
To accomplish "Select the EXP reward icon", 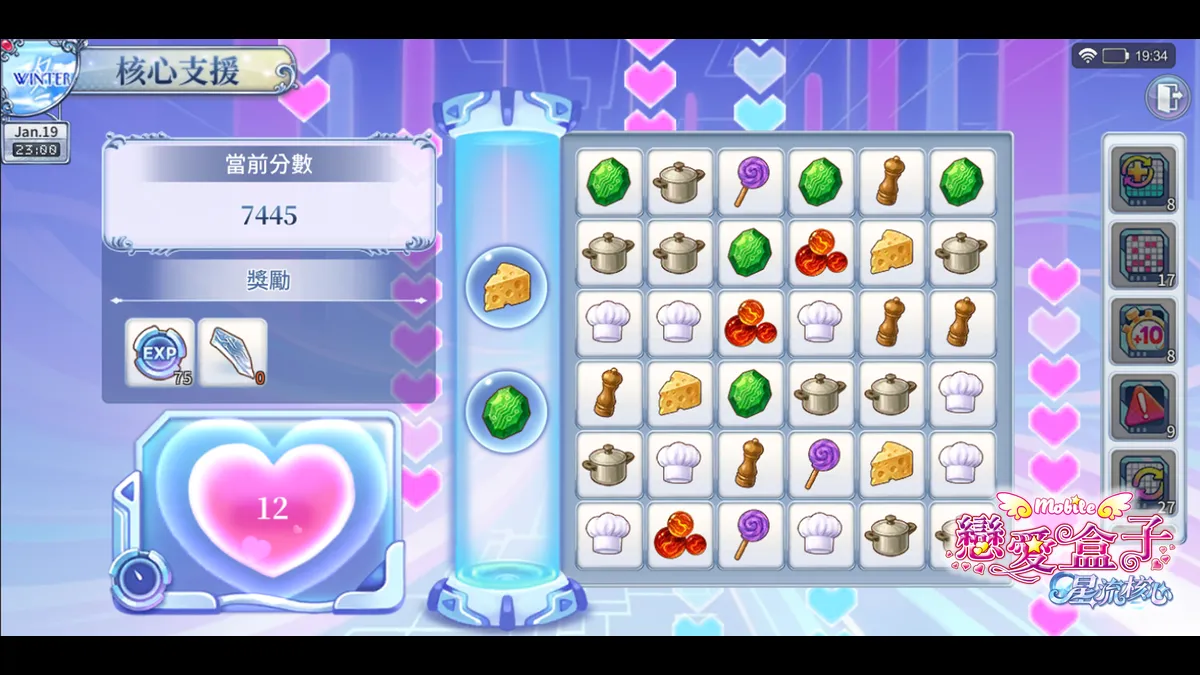I will [x=159, y=350].
